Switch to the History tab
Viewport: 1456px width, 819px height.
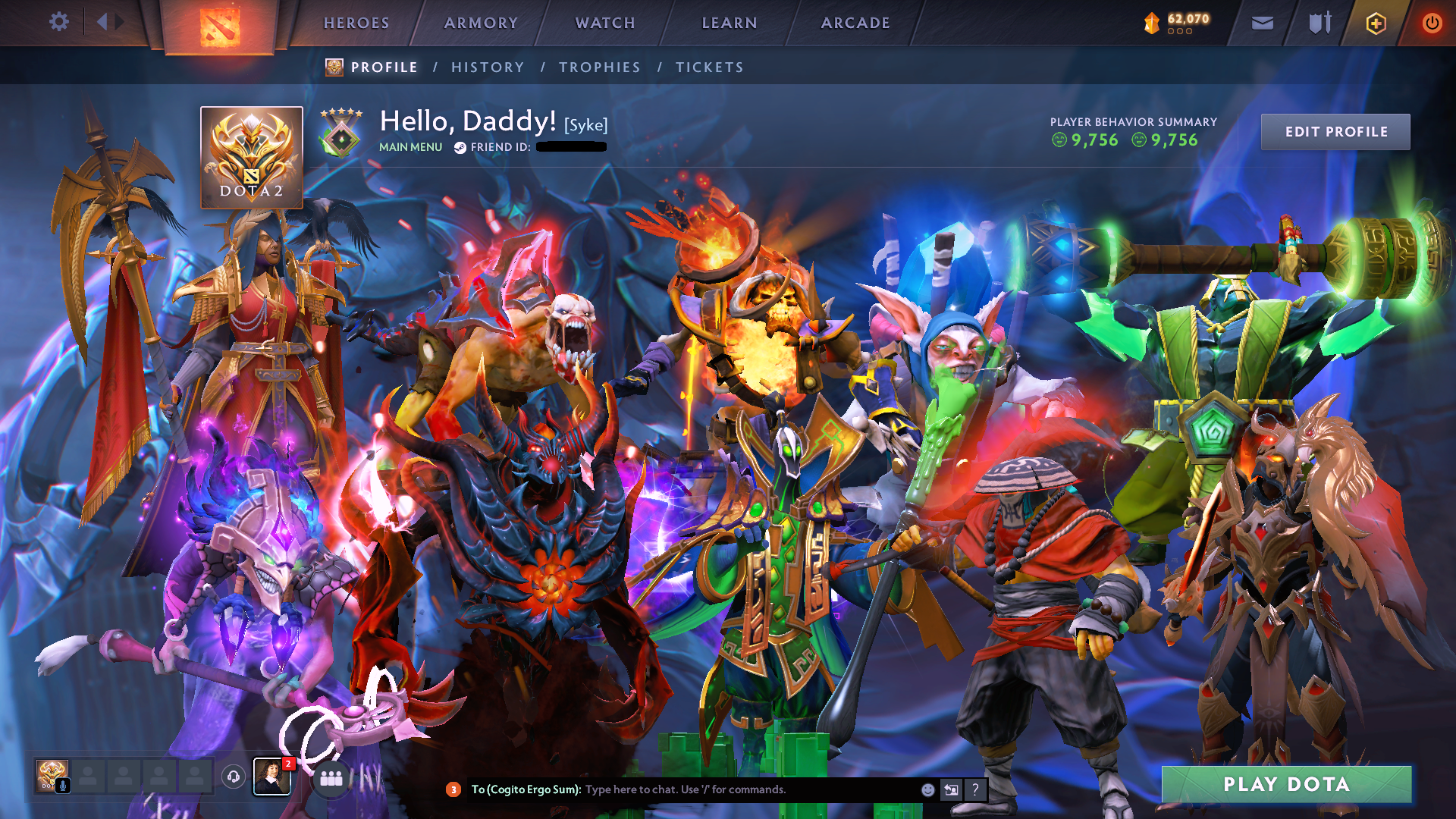487,67
